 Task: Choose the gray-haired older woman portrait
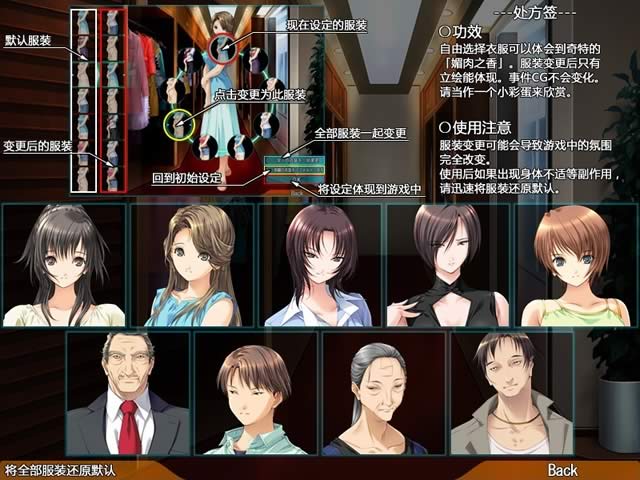[383, 393]
